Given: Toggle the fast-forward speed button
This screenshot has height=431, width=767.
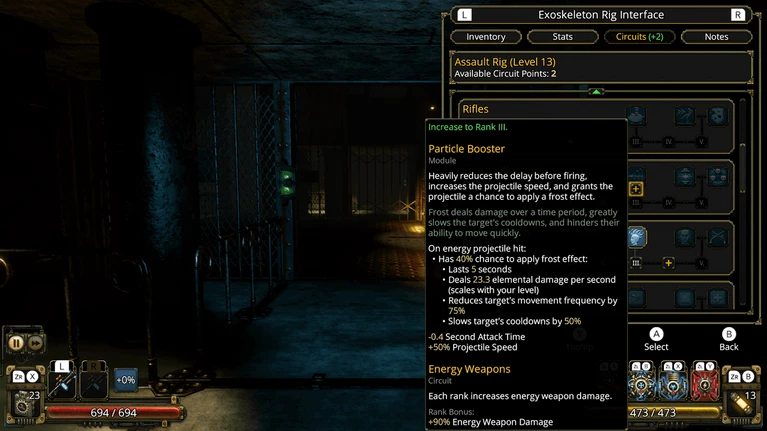Looking at the screenshot, I should 35,342.
